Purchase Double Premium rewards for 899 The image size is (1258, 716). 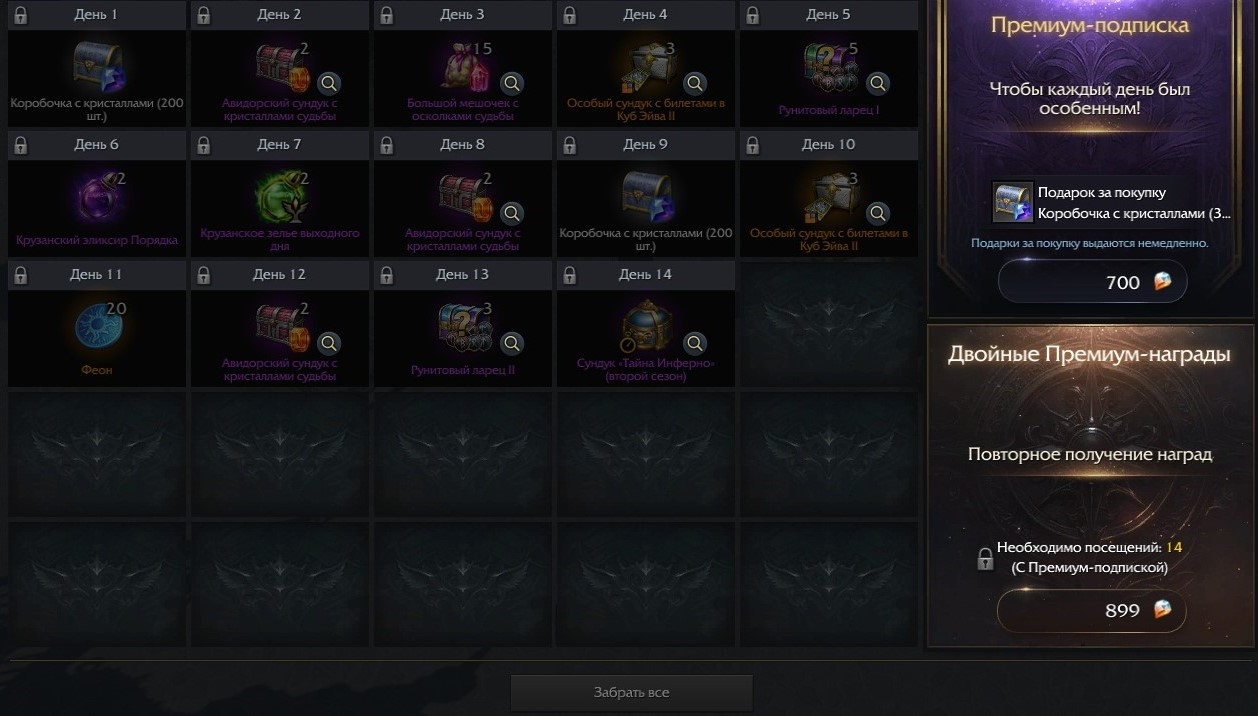(x=1092, y=610)
